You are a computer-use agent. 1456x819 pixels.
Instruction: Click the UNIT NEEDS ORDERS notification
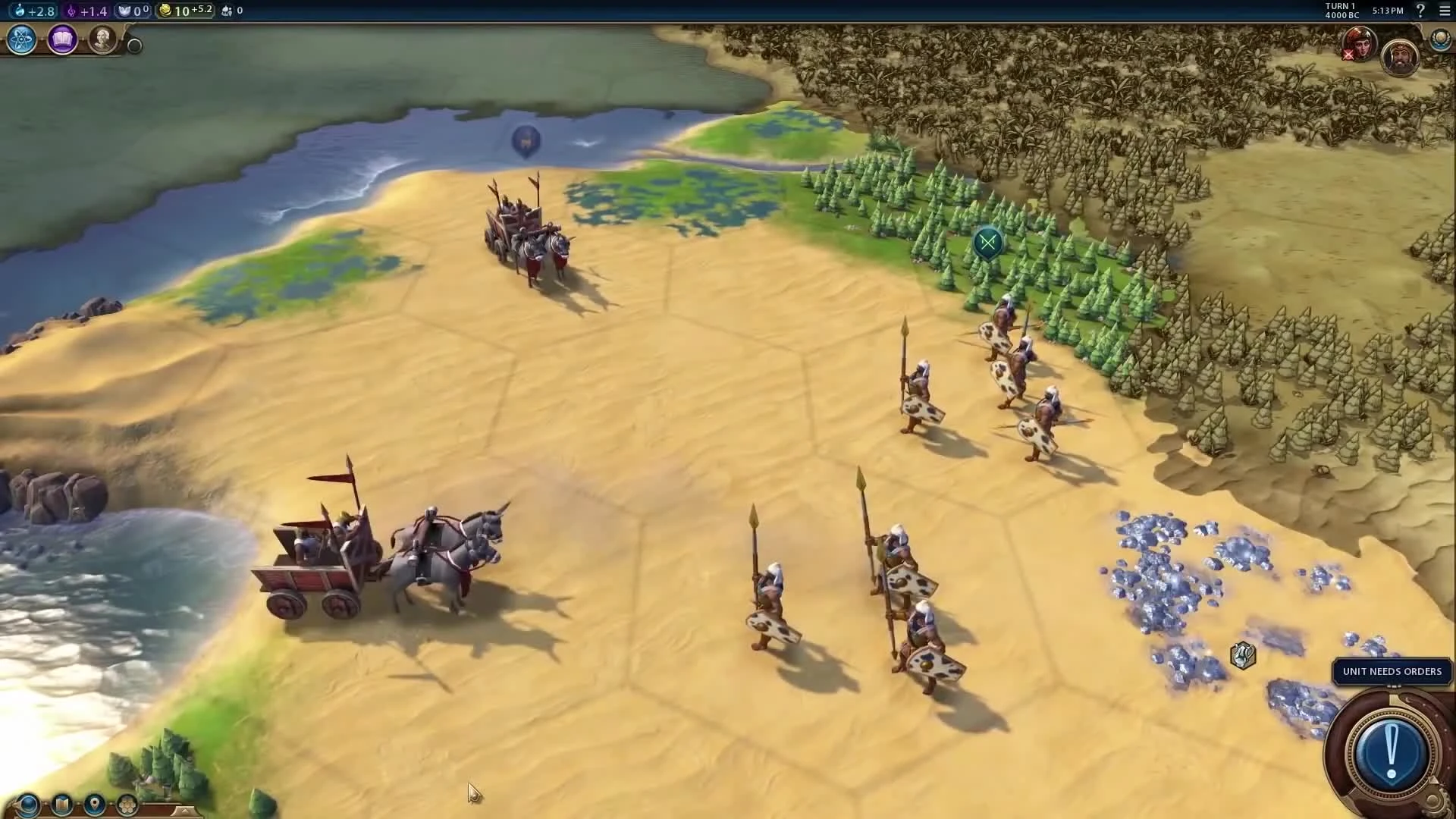click(1392, 671)
